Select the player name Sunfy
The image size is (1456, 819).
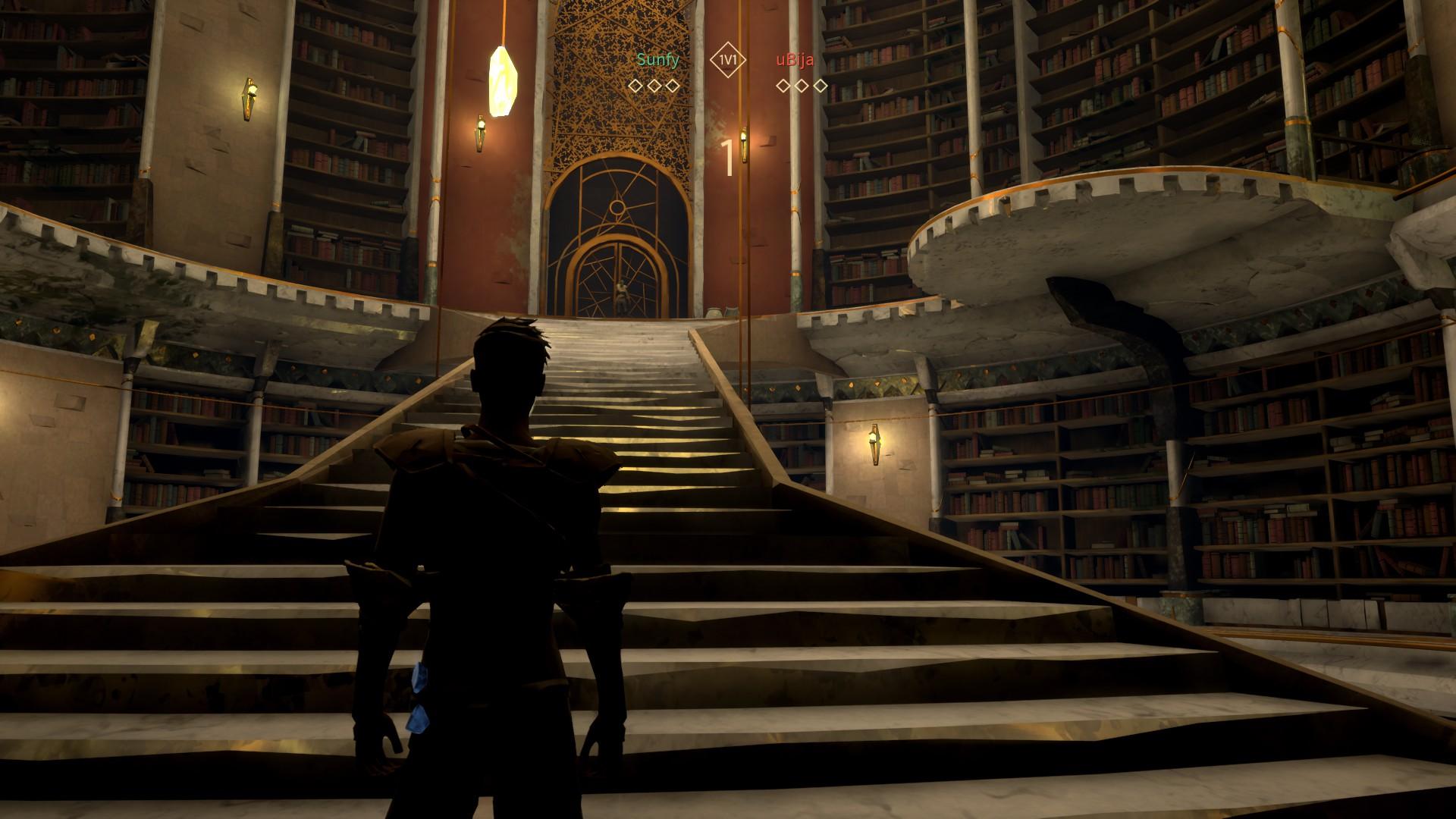pos(657,60)
